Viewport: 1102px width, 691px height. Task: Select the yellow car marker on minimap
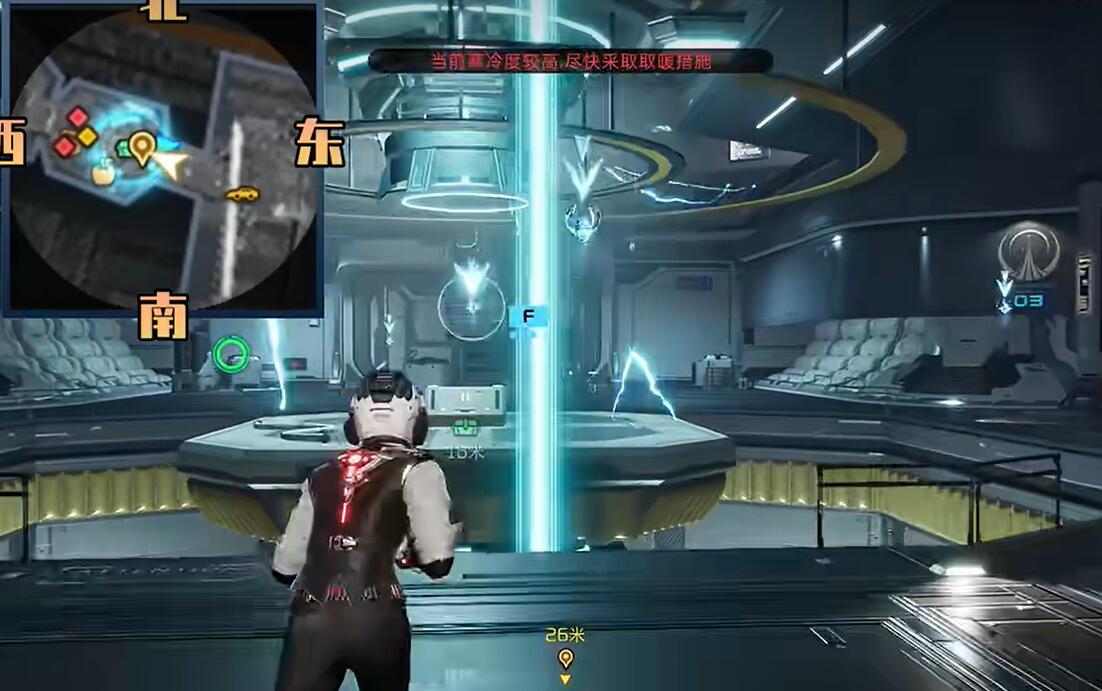click(x=242, y=194)
